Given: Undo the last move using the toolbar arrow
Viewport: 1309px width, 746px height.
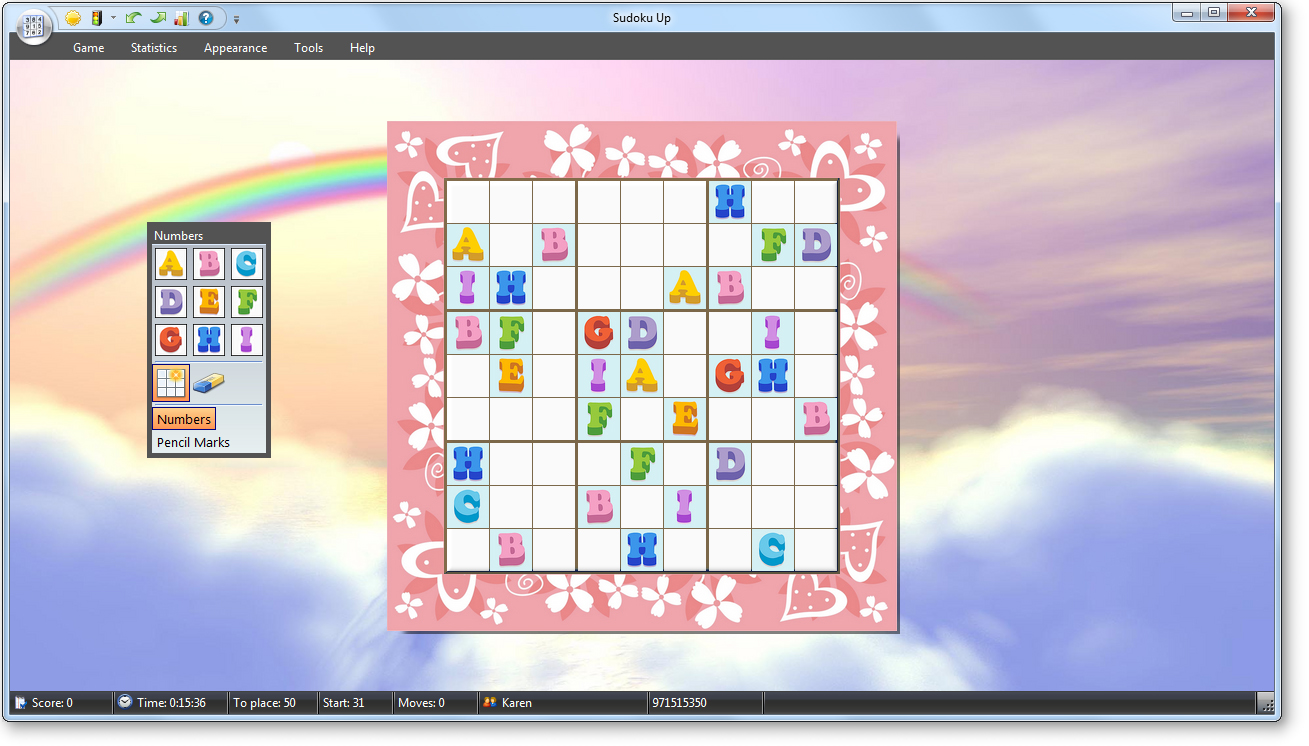Looking at the screenshot, I should pos(133,18).
